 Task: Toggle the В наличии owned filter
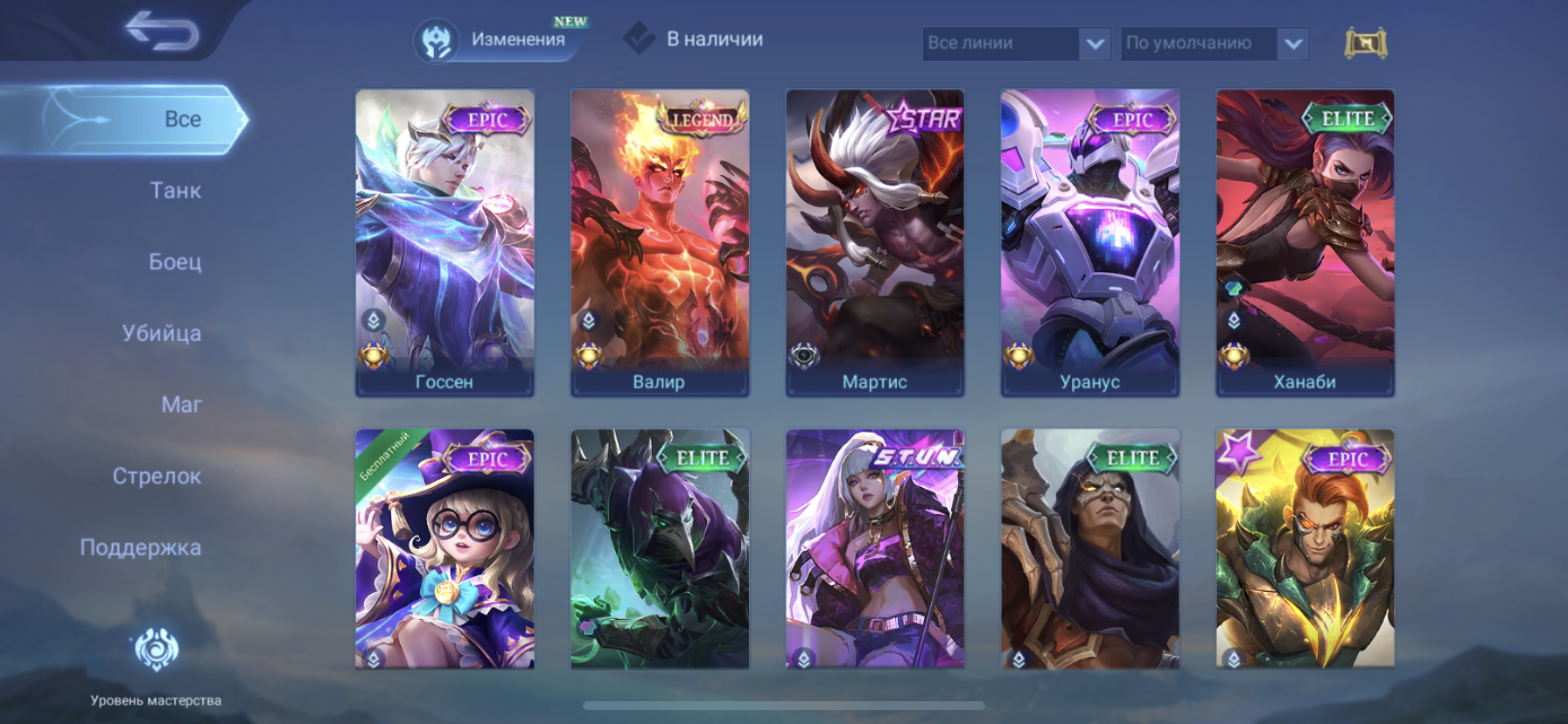pos(693,39)
